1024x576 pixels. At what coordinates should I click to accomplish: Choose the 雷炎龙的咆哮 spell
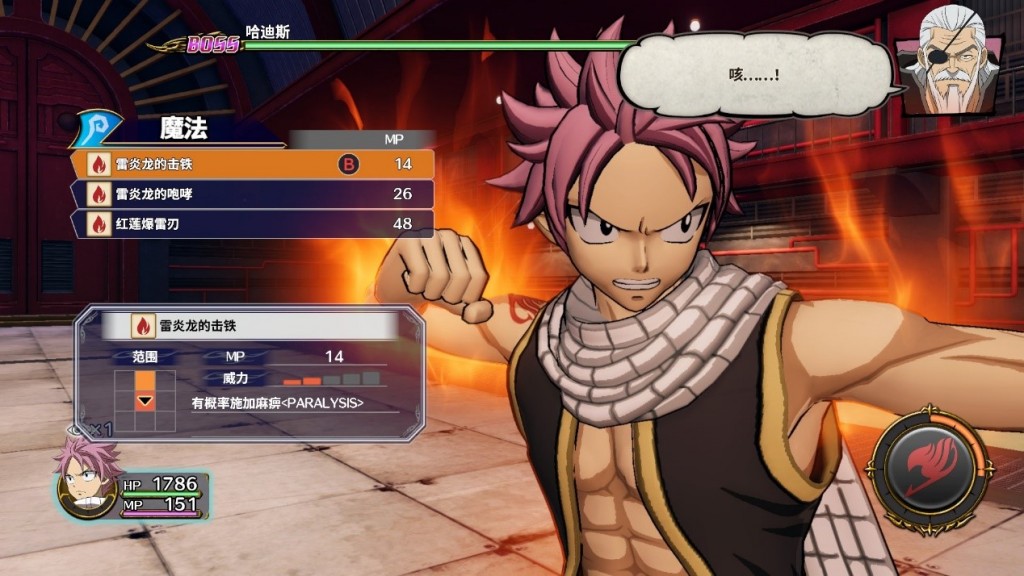coord(252,194)
